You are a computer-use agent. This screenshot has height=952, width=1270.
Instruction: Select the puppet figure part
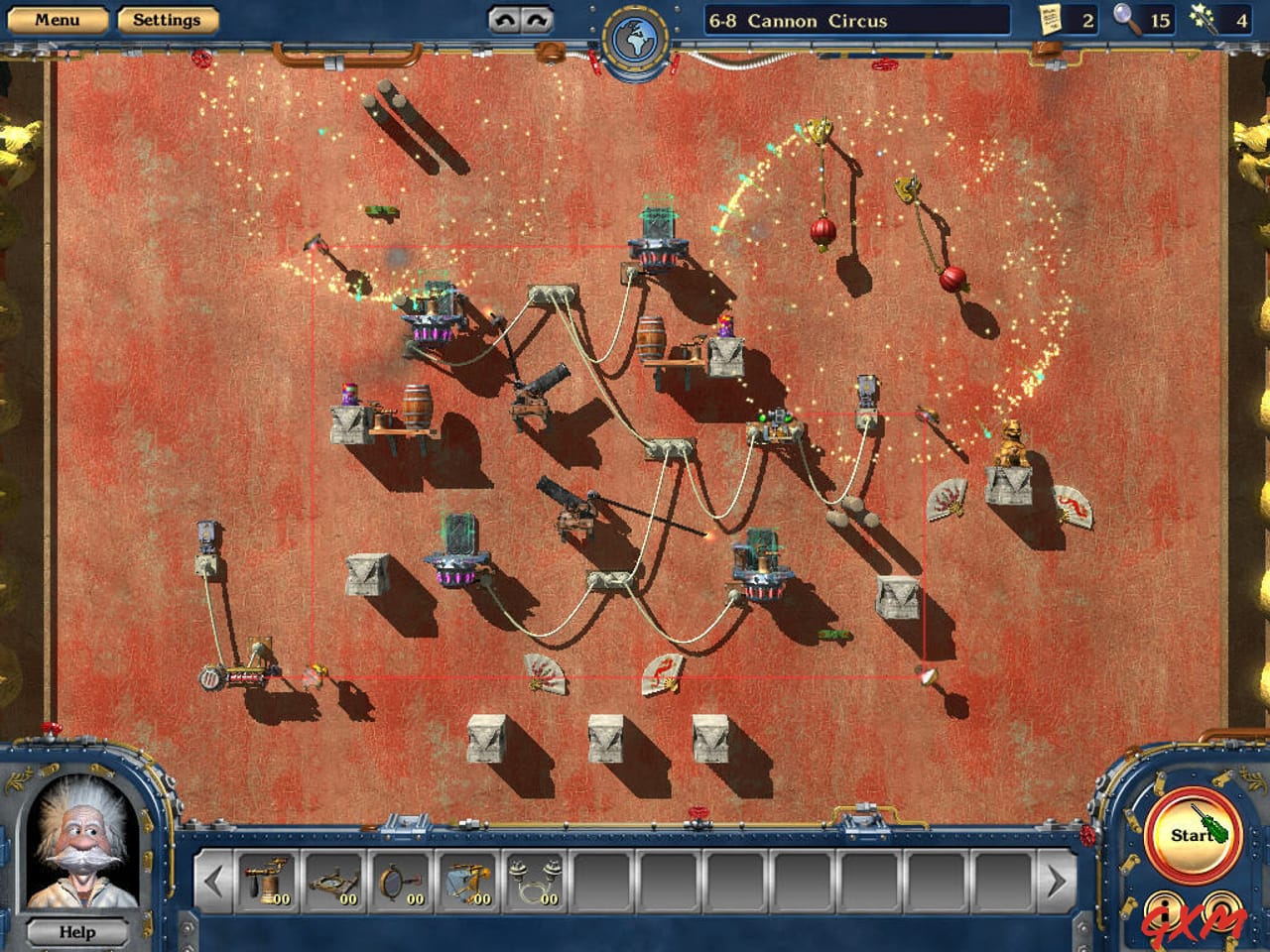(466, 883)
